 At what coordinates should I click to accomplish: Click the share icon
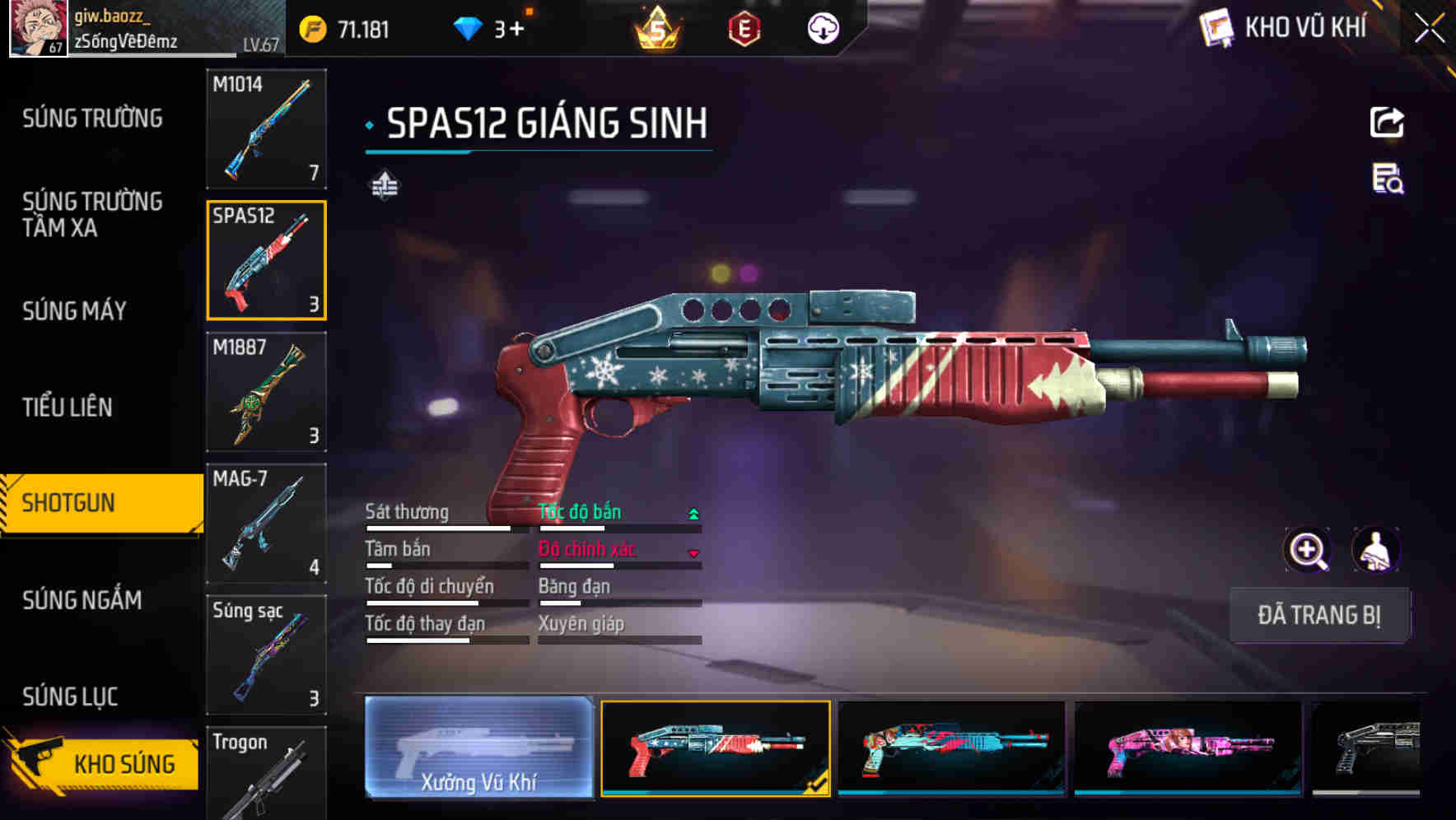click(x=1387, y=123)
